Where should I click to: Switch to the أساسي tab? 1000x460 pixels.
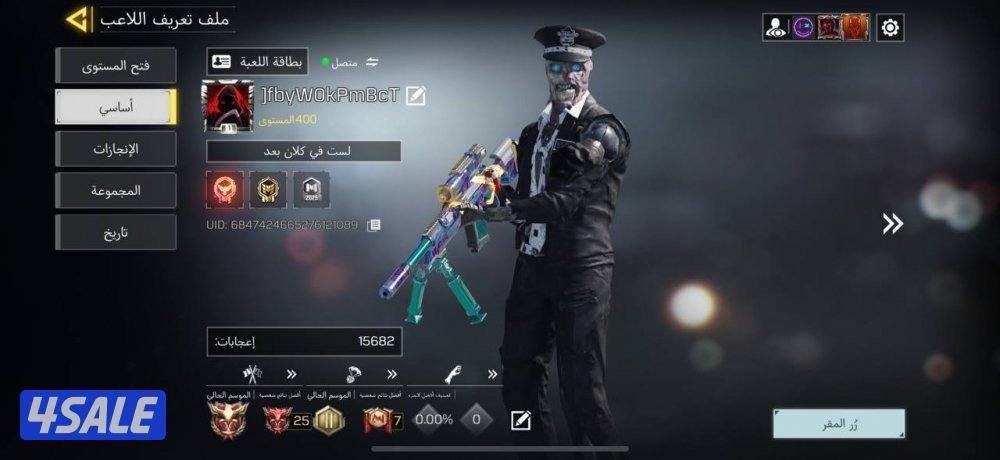coord(115,107)
